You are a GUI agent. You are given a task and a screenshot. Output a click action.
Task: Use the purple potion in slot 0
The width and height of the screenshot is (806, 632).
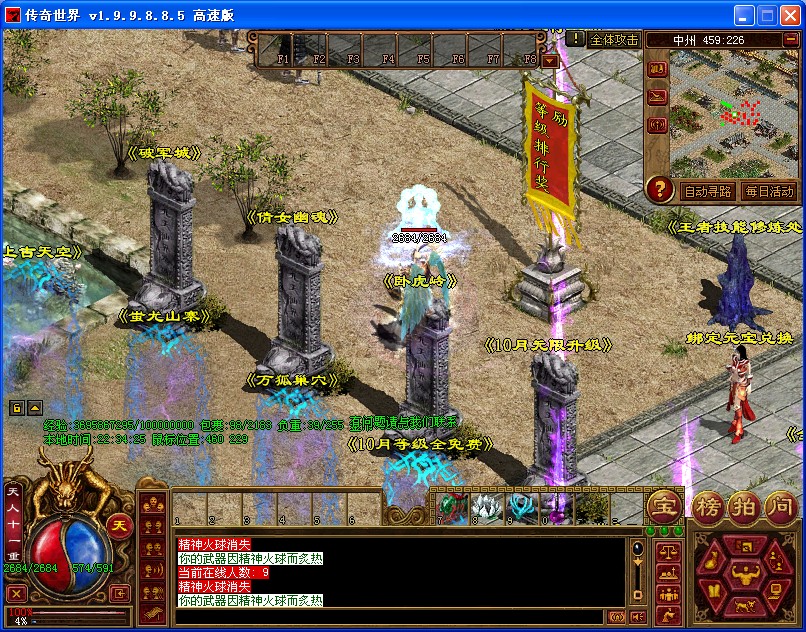click(x=555, y=507)
